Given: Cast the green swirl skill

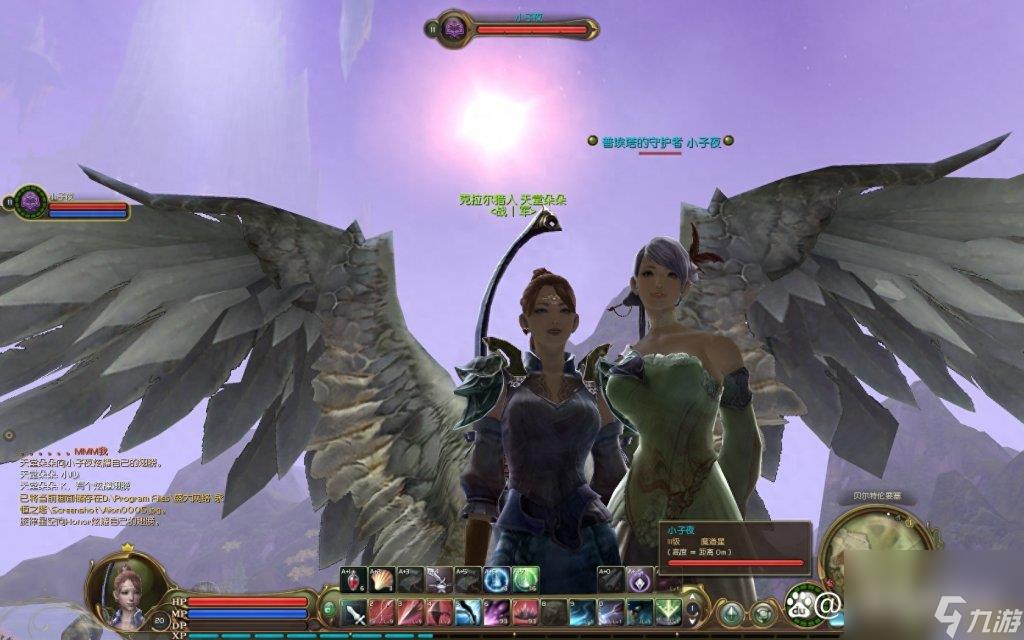Looking at the screenshot, I should click(x=526, y=580).
